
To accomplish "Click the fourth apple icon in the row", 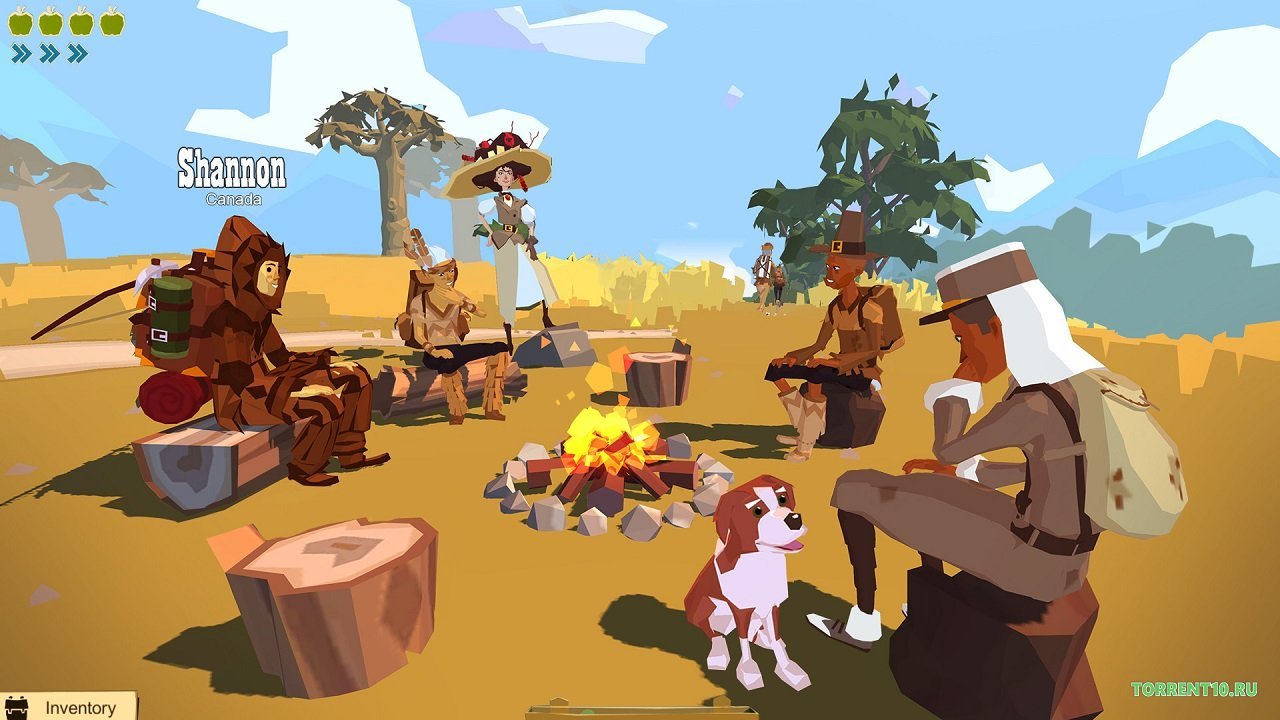I will 110,23.
